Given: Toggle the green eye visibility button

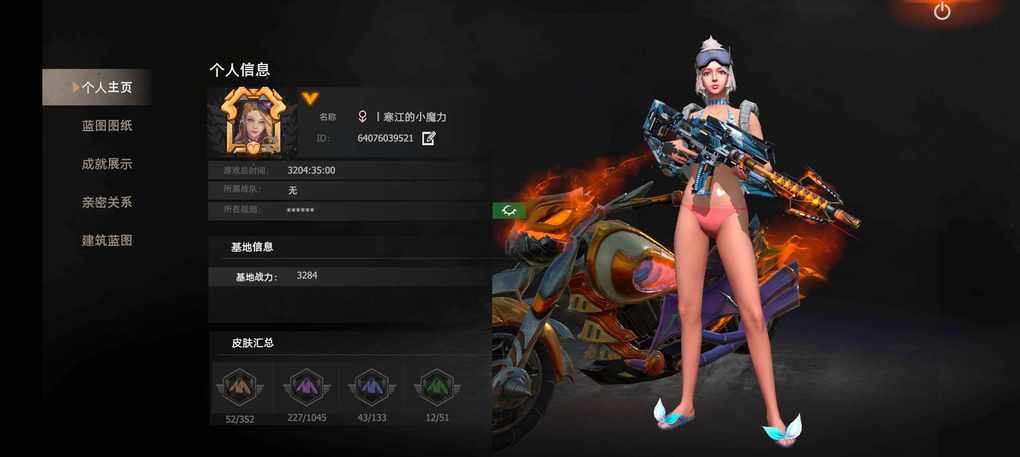Looking at the screenshot, I should (509, 210).
